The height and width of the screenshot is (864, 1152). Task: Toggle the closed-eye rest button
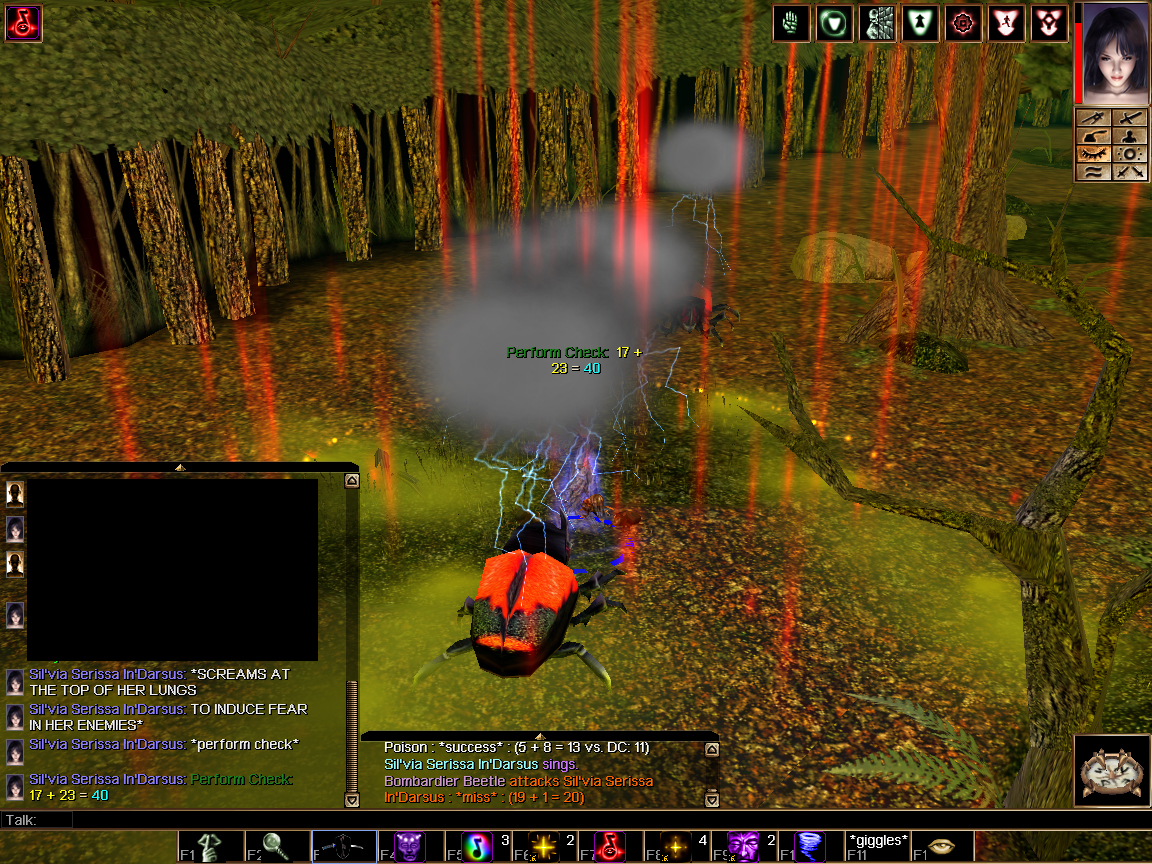click(x=1096, y=155)
